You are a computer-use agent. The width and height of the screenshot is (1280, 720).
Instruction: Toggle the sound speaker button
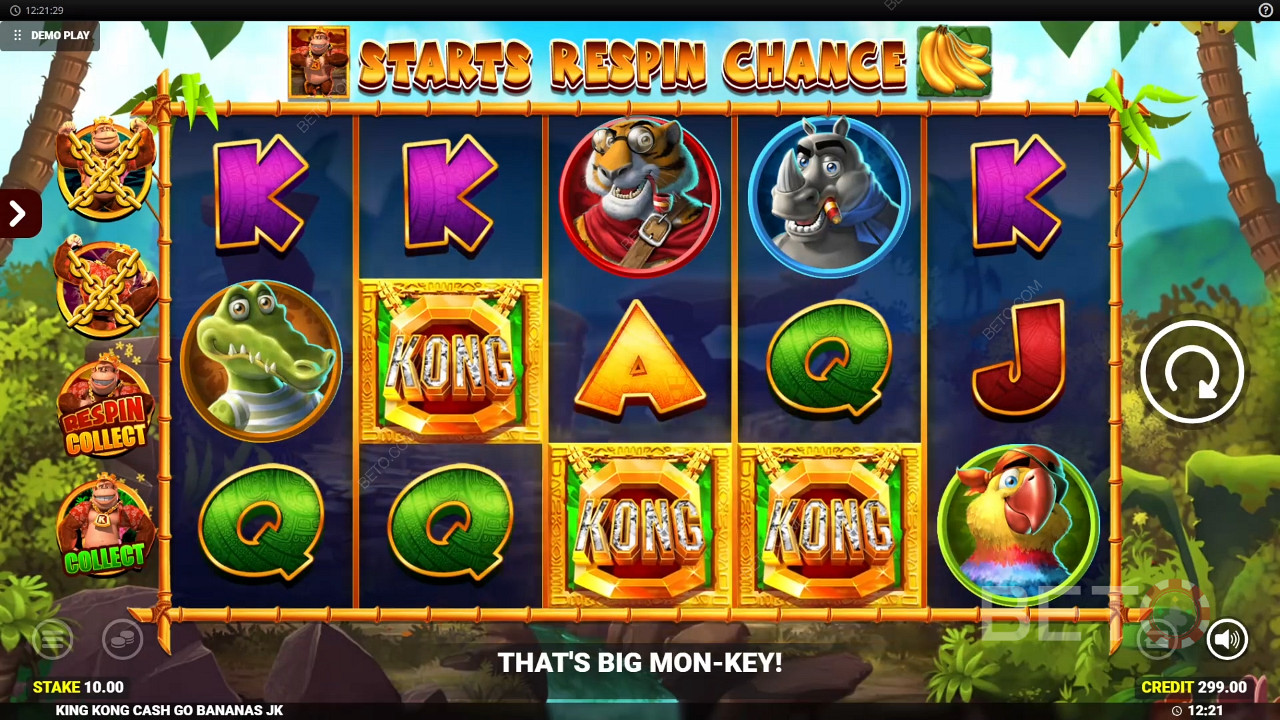click(1227, 639)
